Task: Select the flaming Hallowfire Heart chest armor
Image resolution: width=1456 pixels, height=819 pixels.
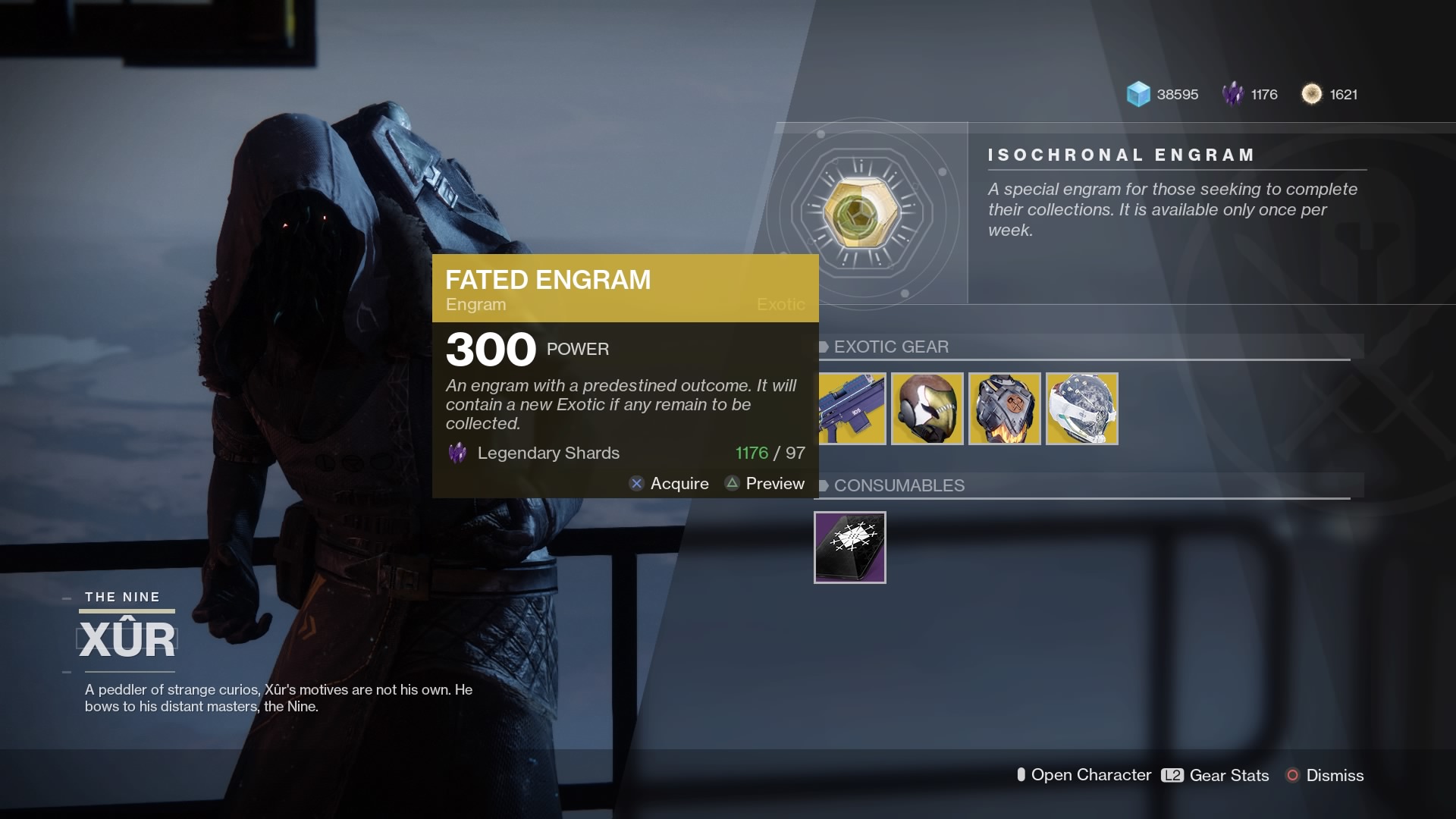Action: point(1005,409)
